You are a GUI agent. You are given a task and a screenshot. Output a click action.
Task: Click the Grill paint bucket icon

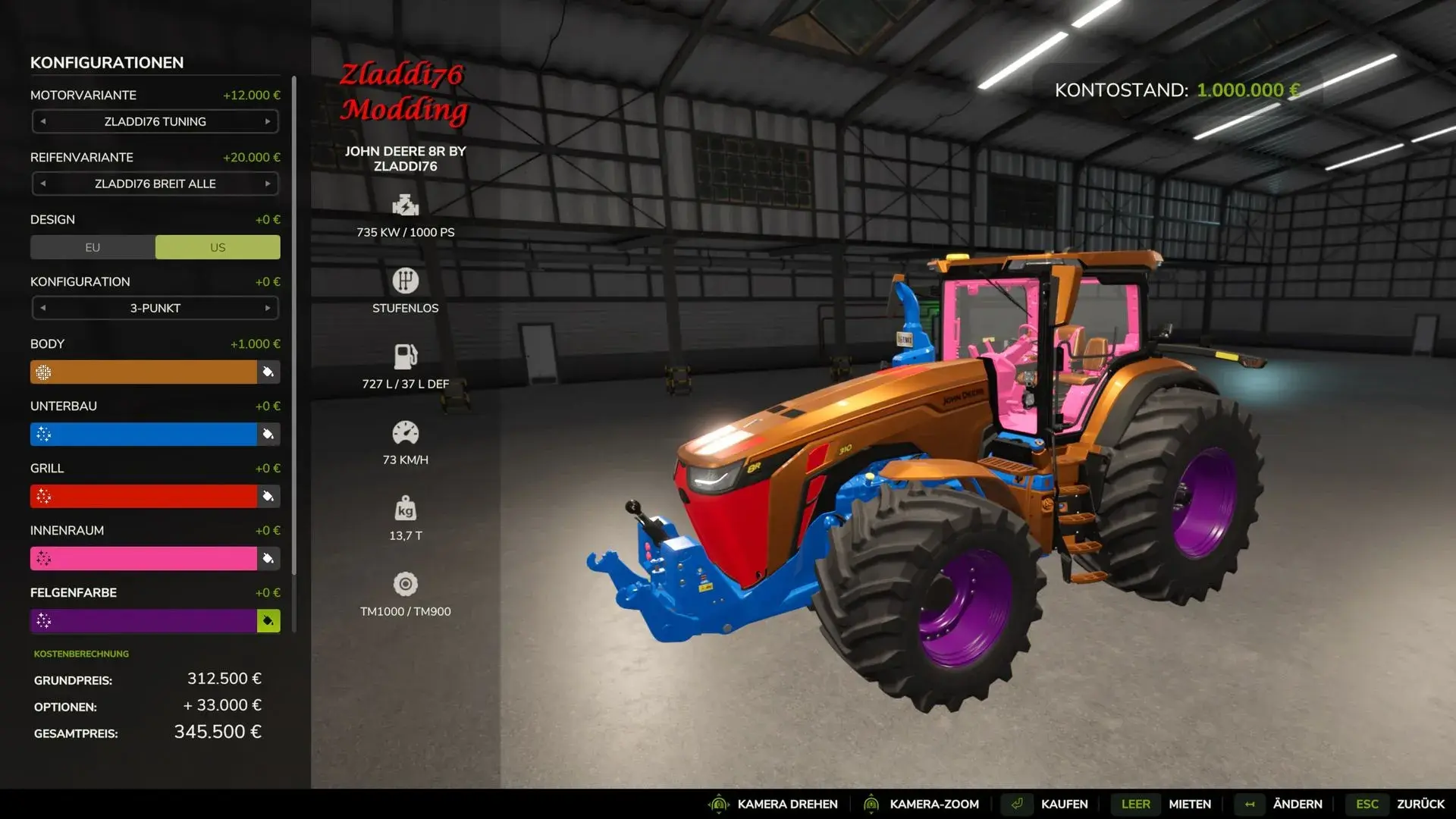click(x=268, y=497)
